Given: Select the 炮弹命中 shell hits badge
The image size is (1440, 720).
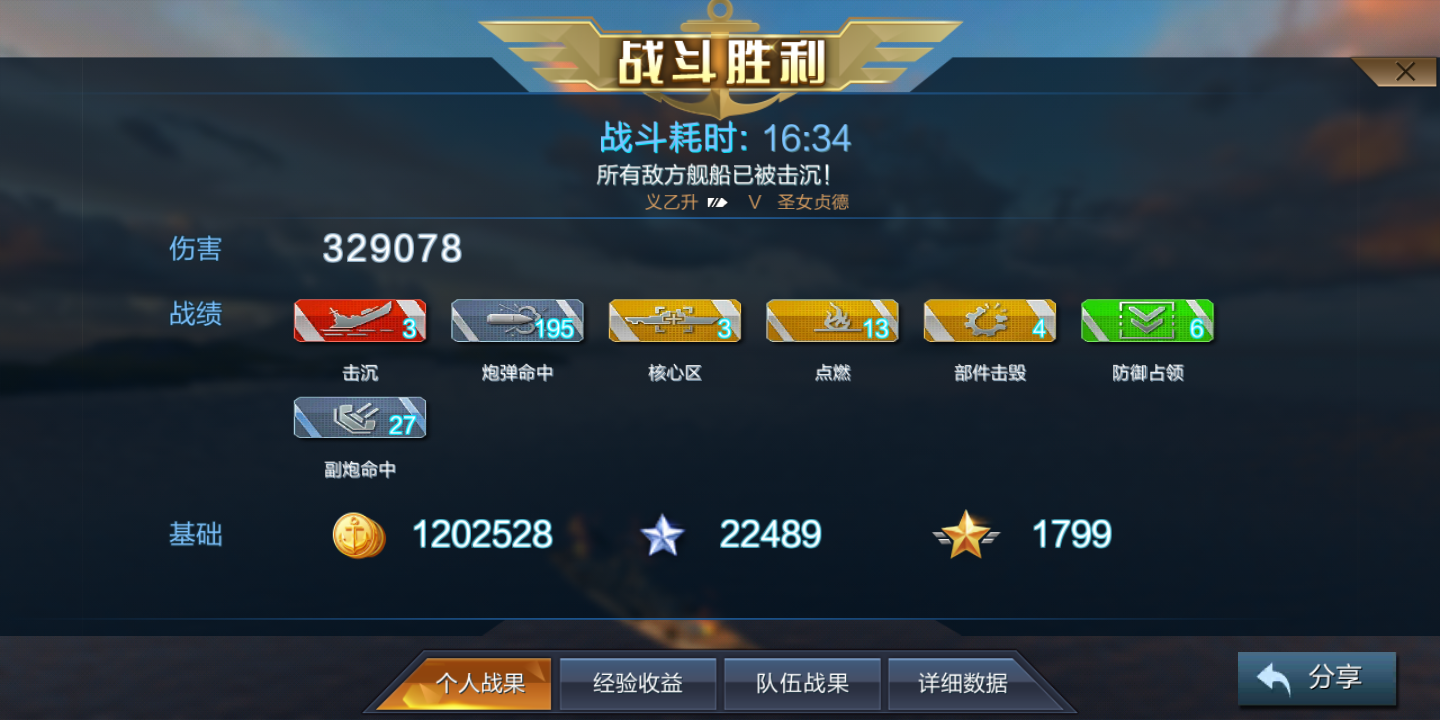Looking at the screenshot, I should pyautogui.click(x=516, y=321).
